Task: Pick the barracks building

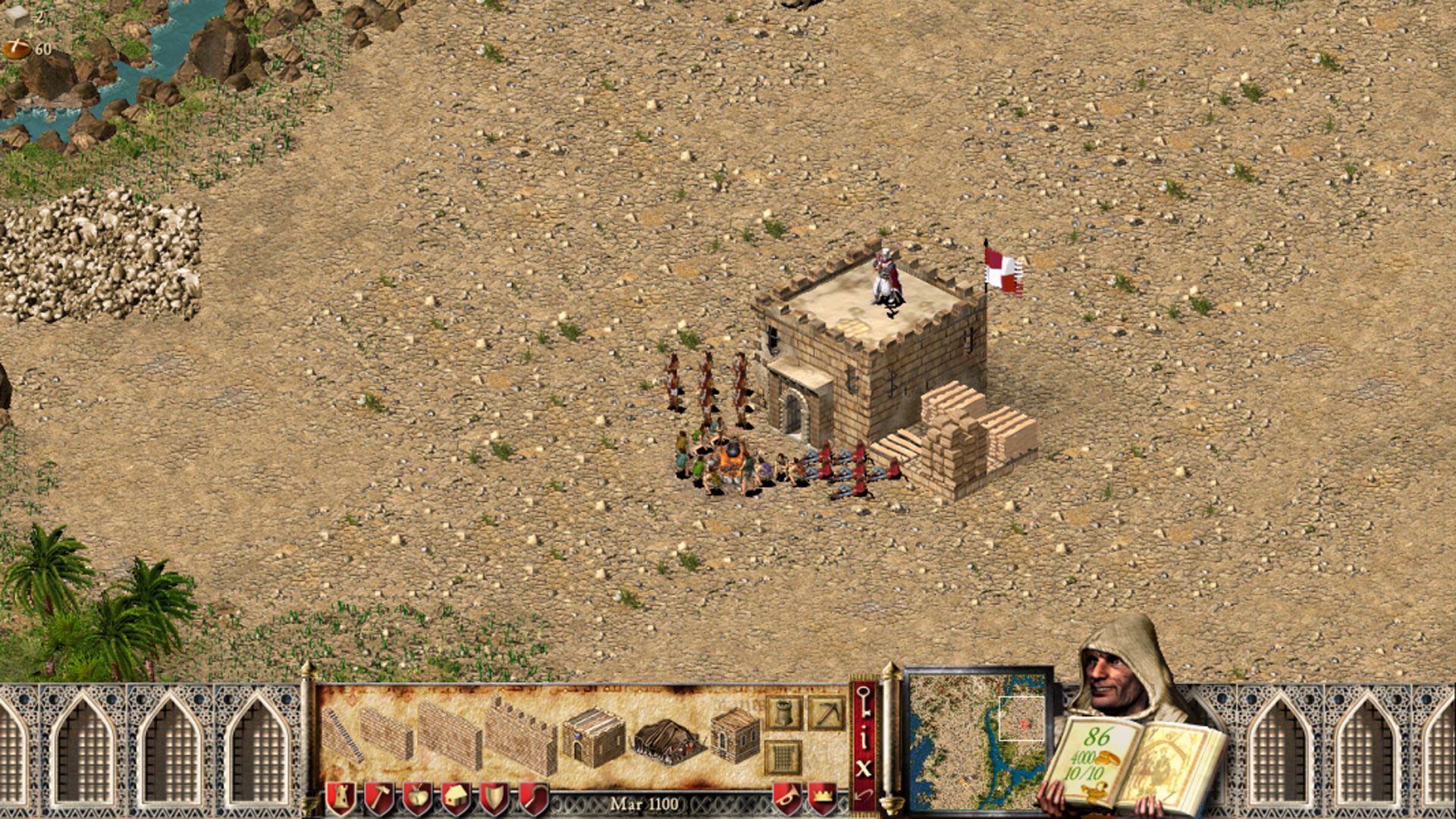Action: point(592,737)
